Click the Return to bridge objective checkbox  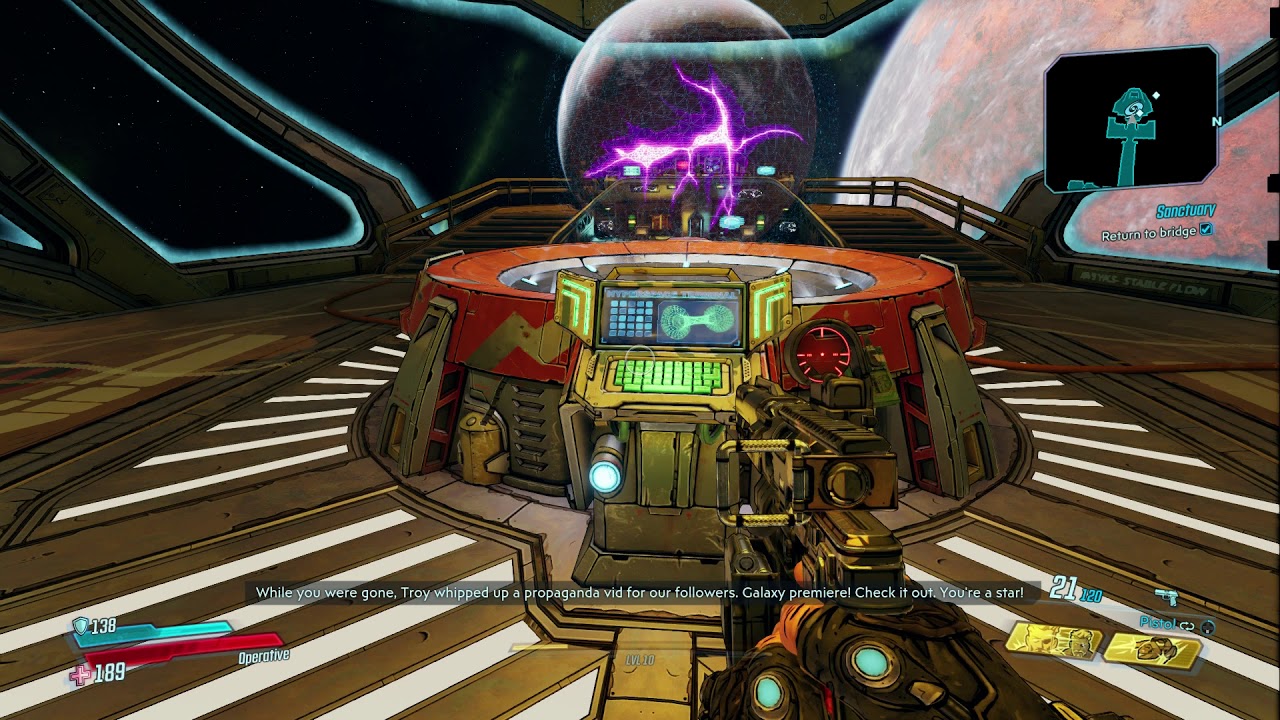coord(1206,230)
